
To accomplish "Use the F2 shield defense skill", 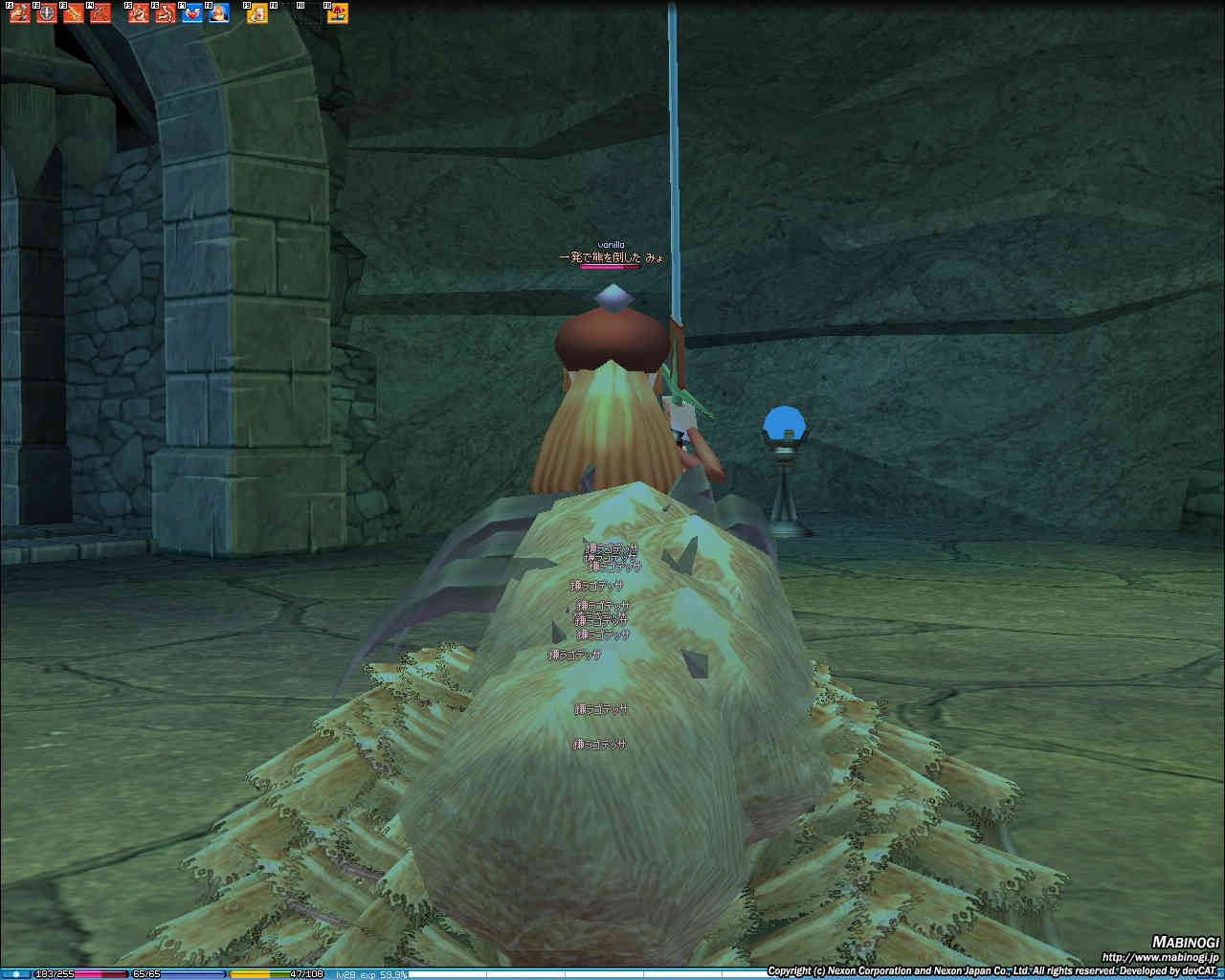I will pos(46,13).
